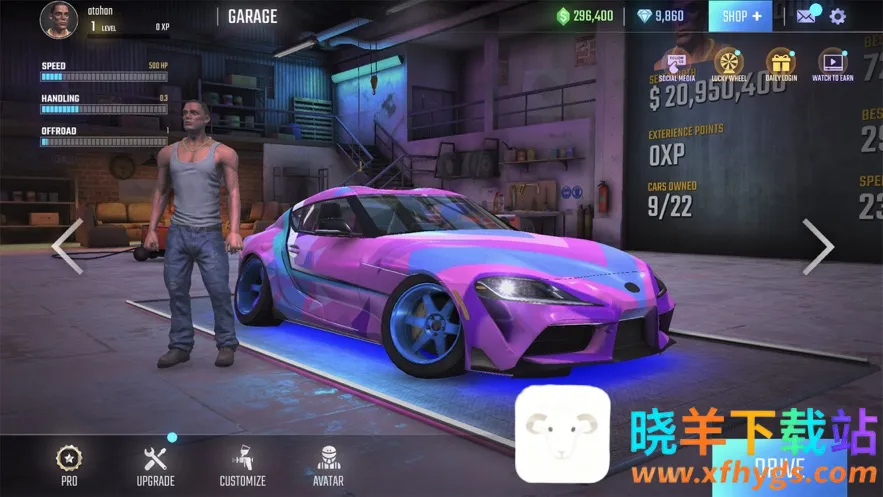Spin the Lucky Wheel
Image resolution: width=883 pixels, height=497 pixels.
728,64
